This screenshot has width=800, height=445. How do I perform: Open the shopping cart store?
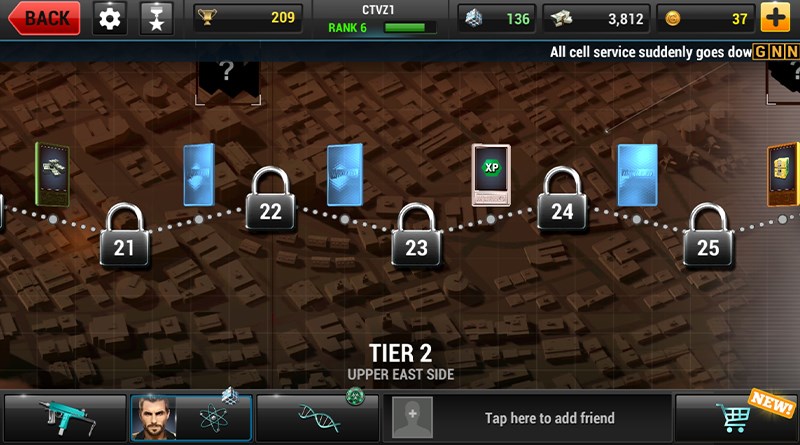(737, 418)
